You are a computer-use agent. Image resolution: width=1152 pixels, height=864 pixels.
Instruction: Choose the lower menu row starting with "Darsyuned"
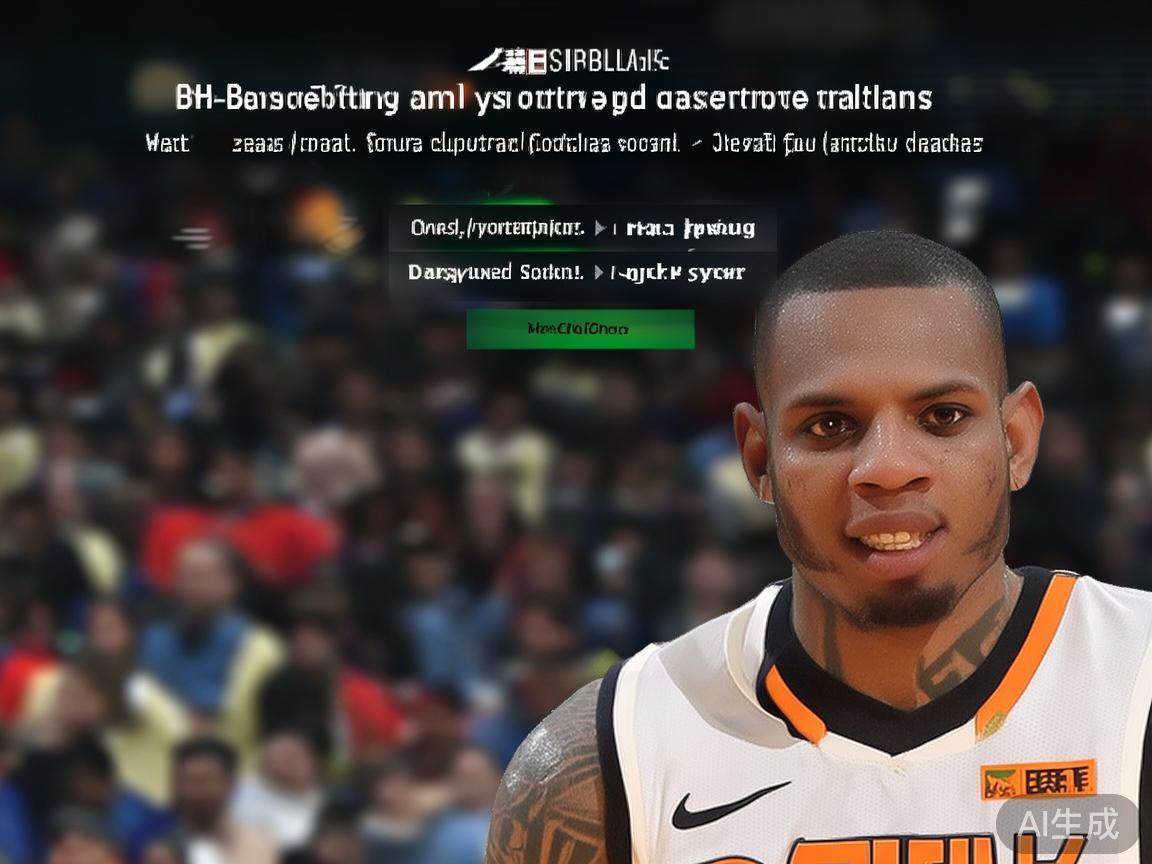click(x=577, y=272)
